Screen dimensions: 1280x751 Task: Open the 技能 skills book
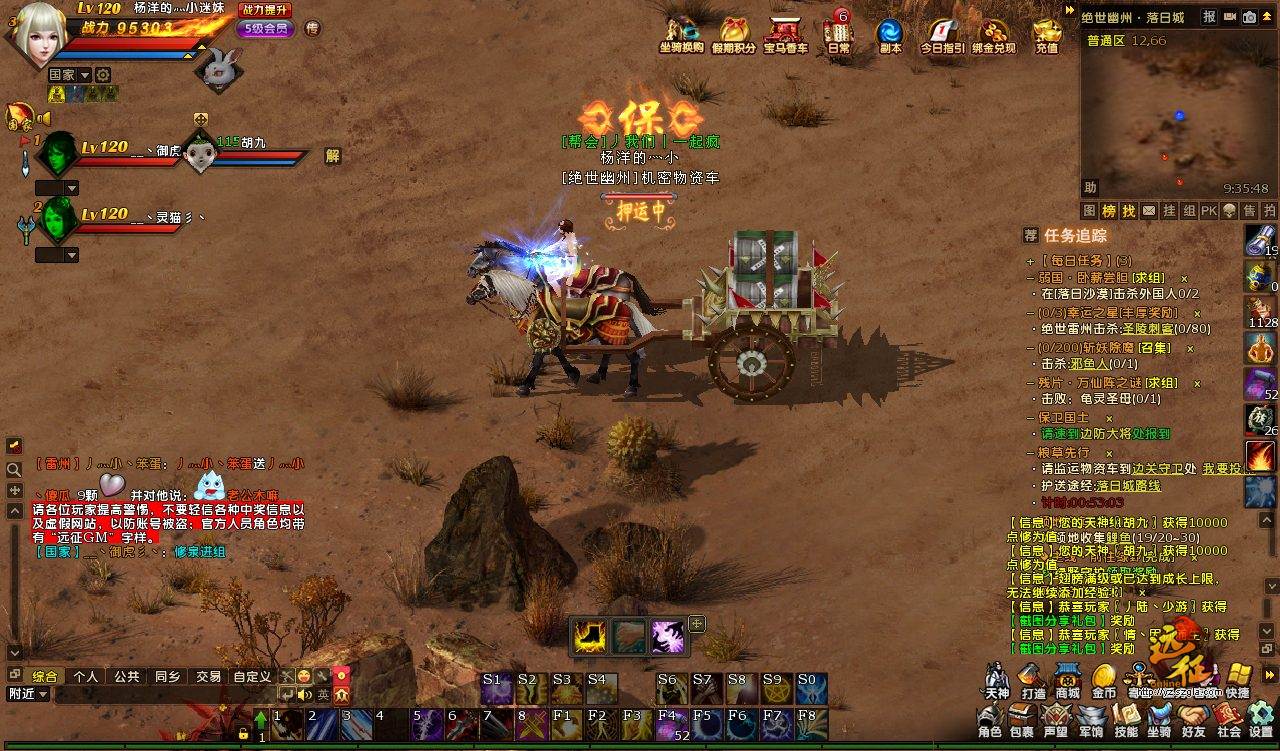[x=1125, y=717]
